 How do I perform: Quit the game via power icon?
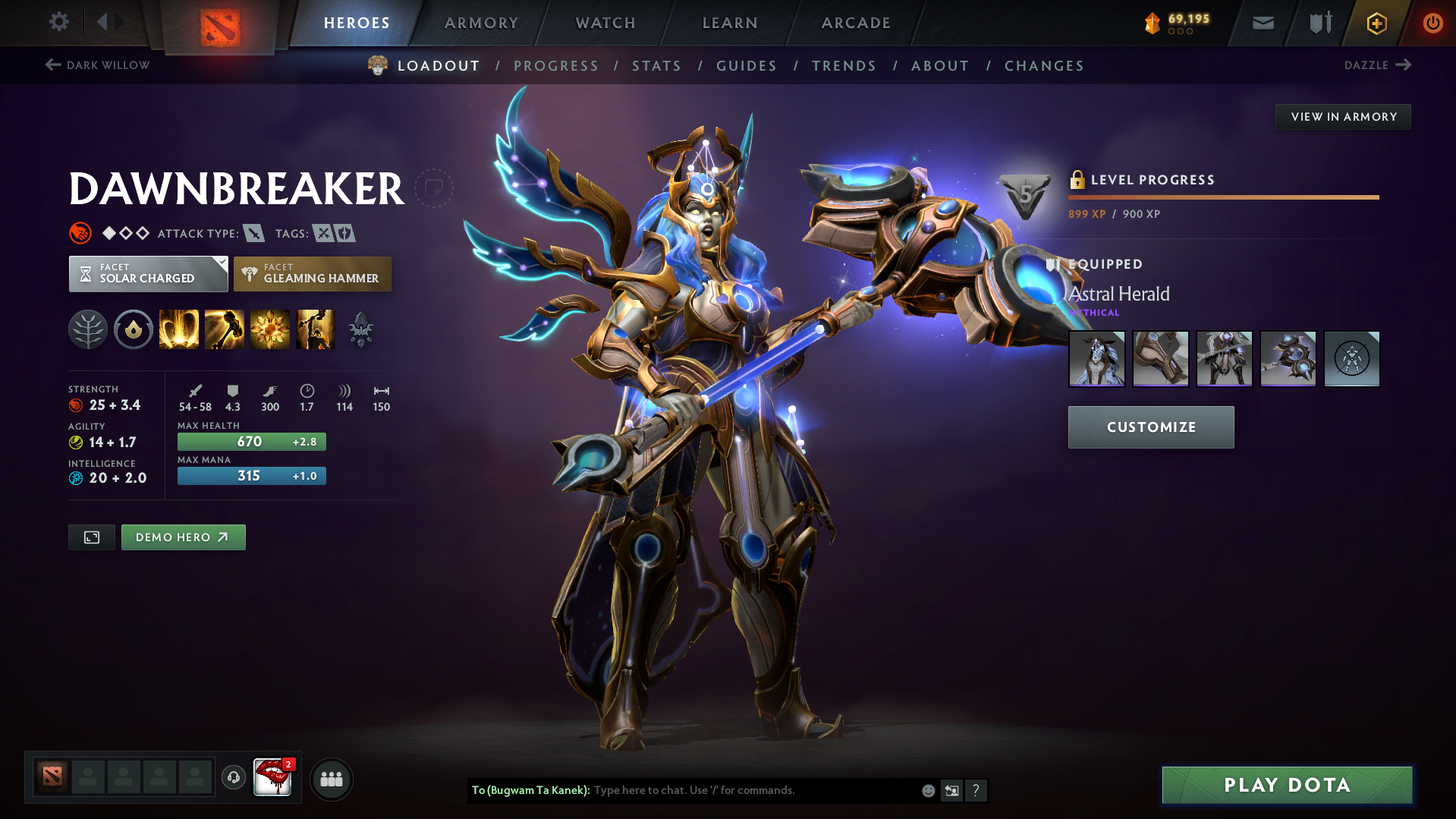pyautogui.click(x=1432, y=23)
